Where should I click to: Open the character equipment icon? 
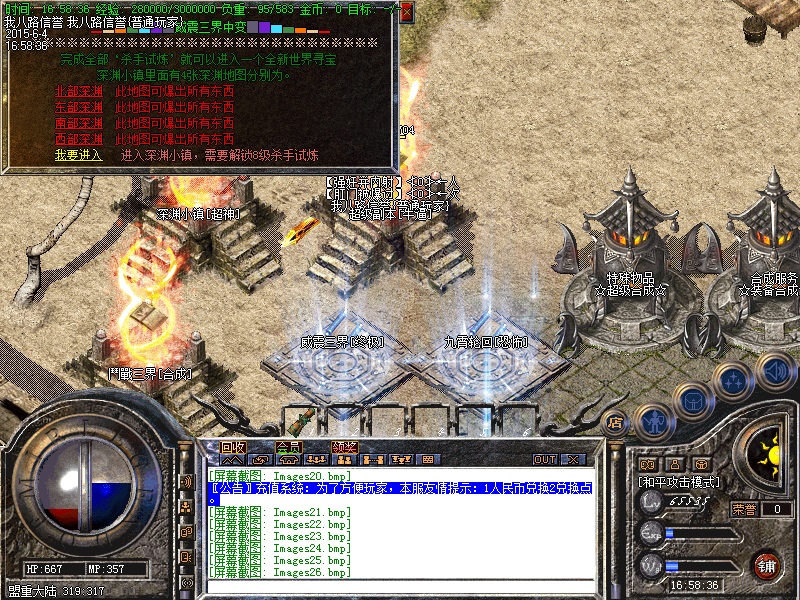(x=653, y=422)
